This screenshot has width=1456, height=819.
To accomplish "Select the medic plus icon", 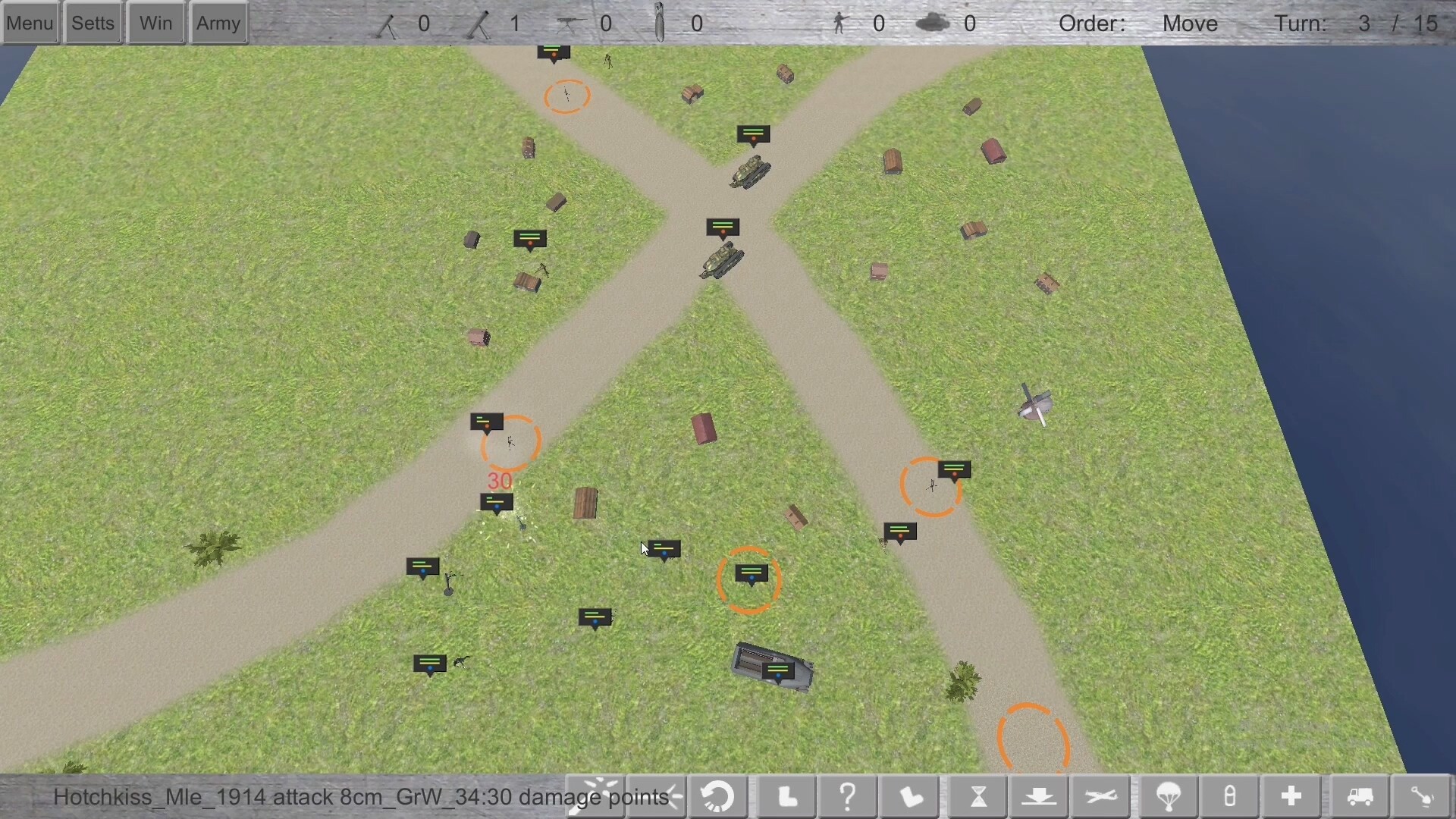I will coord(1291,796).
